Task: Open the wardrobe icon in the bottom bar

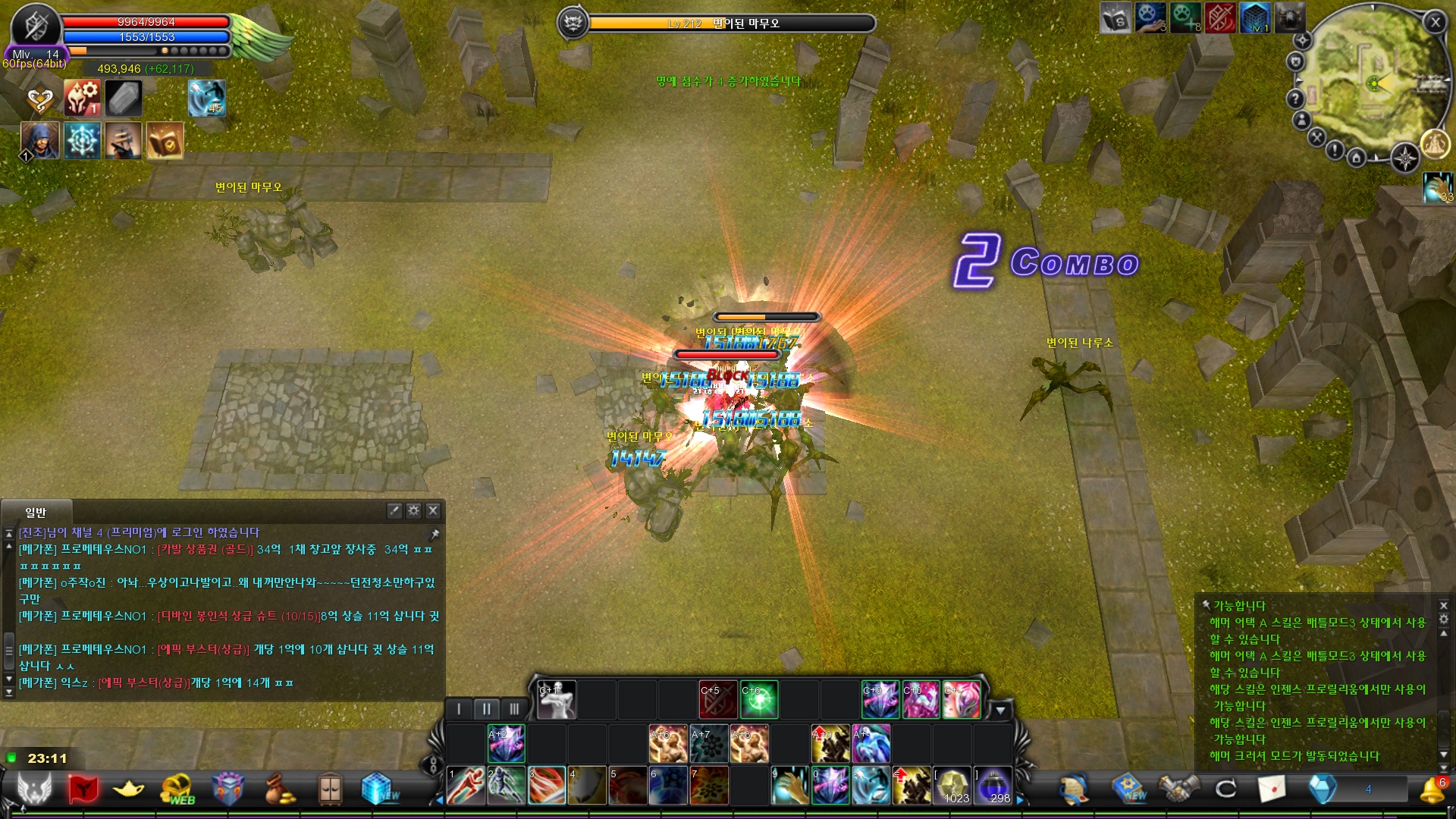Action: click(330, 790)
